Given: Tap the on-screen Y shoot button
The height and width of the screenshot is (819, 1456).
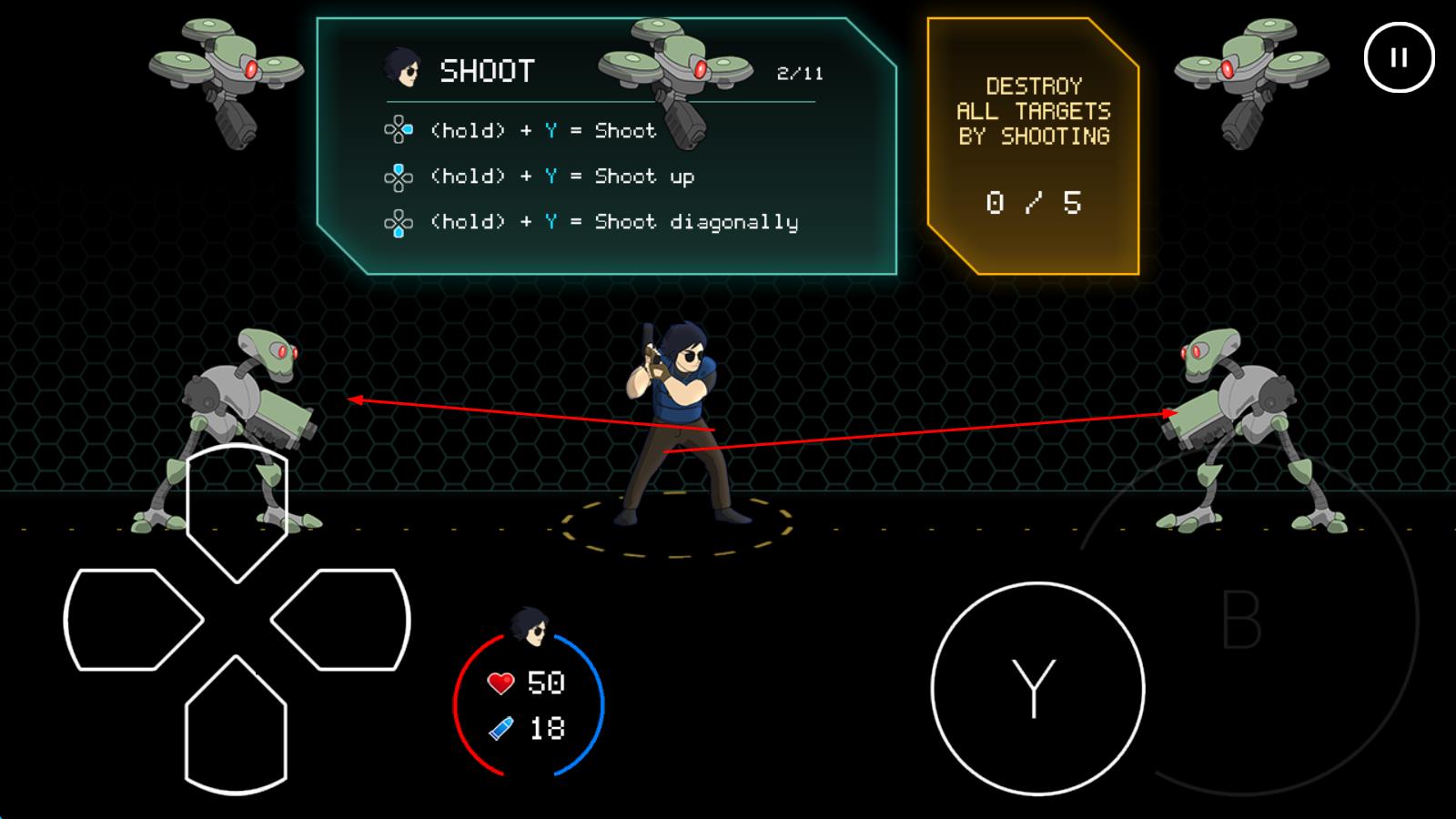Looking at the screenshot, I should tap(1037, 689).
